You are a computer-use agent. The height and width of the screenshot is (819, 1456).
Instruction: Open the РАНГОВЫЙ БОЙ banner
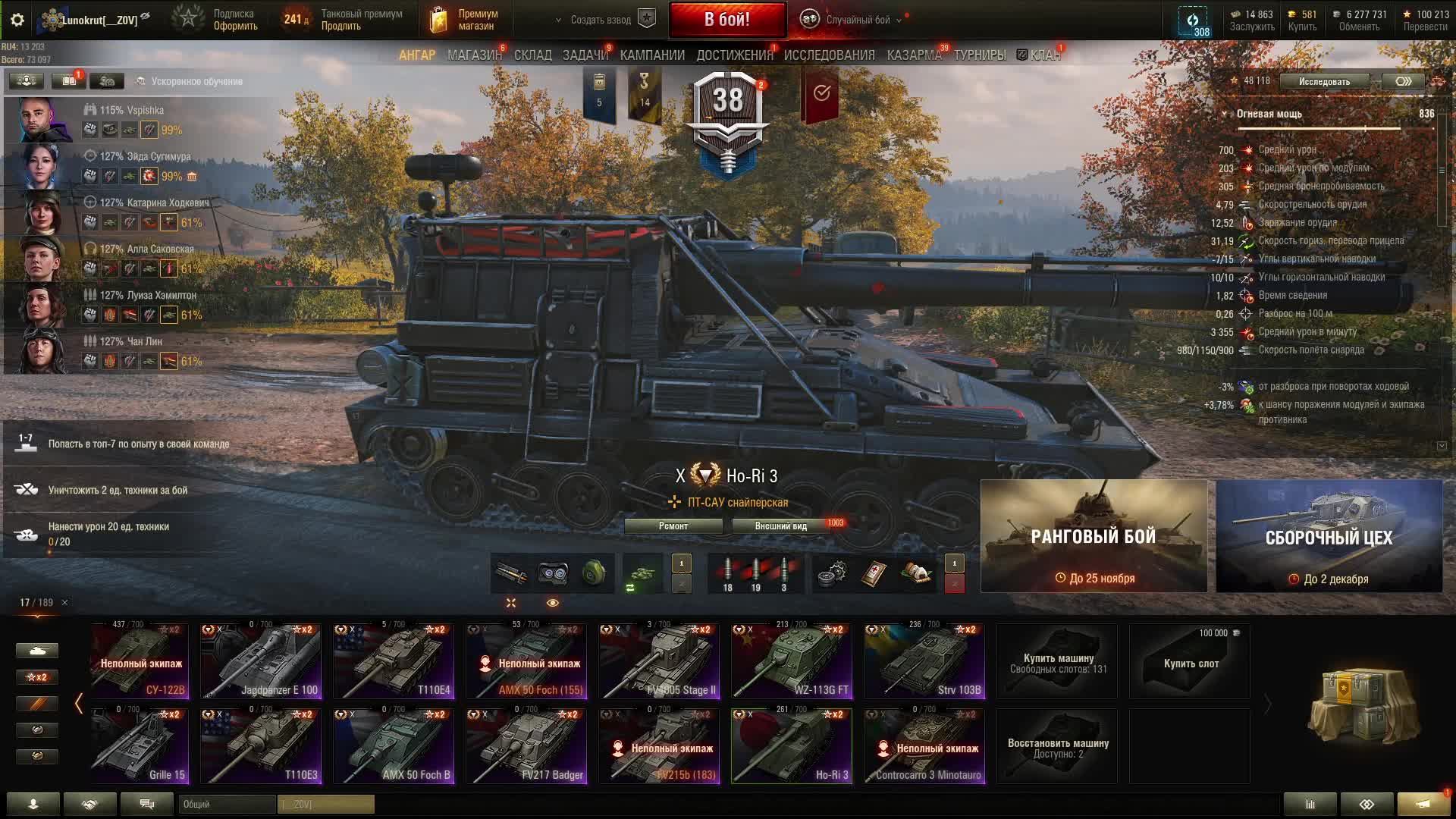coord(1094,536)
